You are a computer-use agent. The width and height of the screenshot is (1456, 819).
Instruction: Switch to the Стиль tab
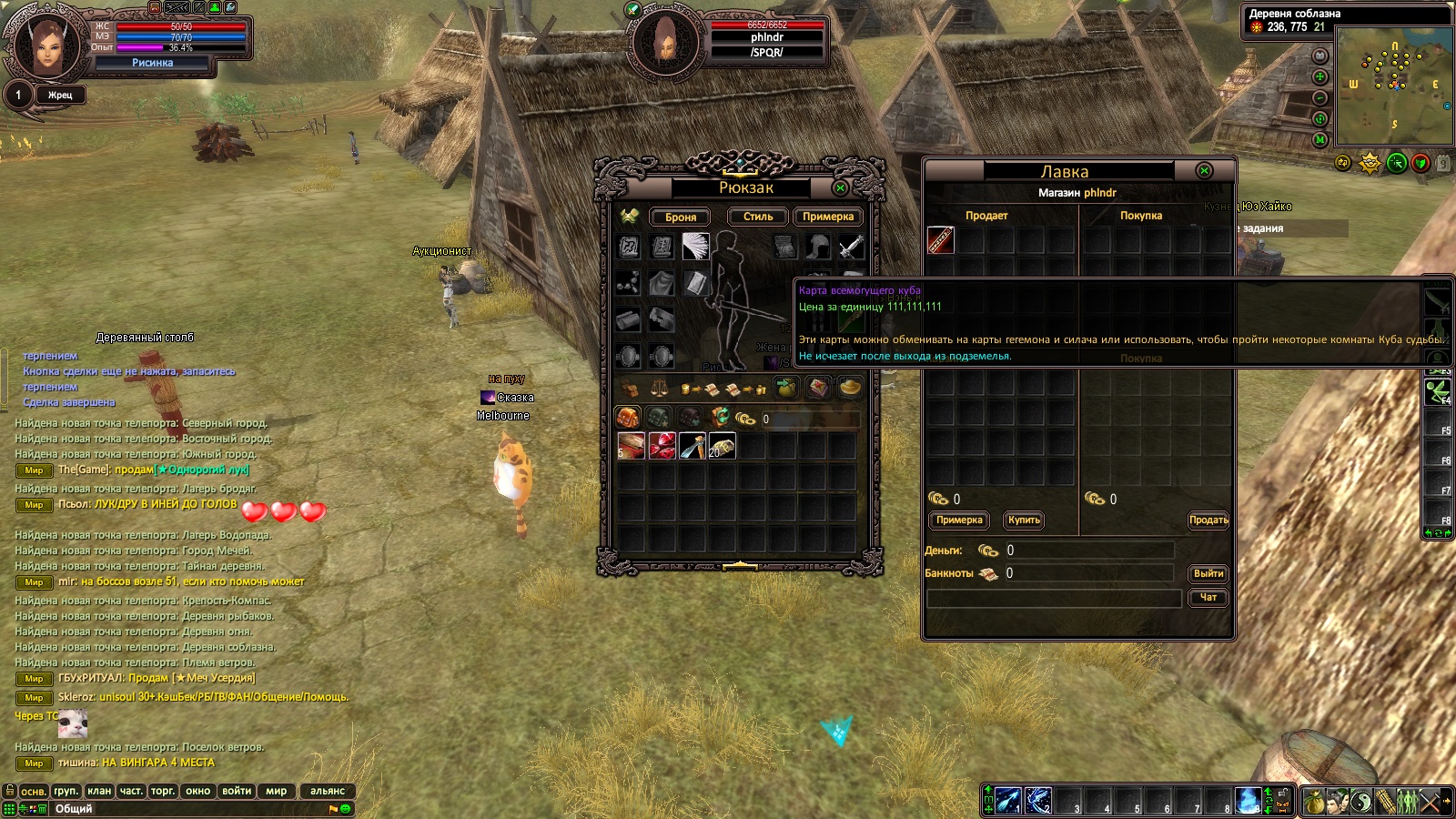757,217
